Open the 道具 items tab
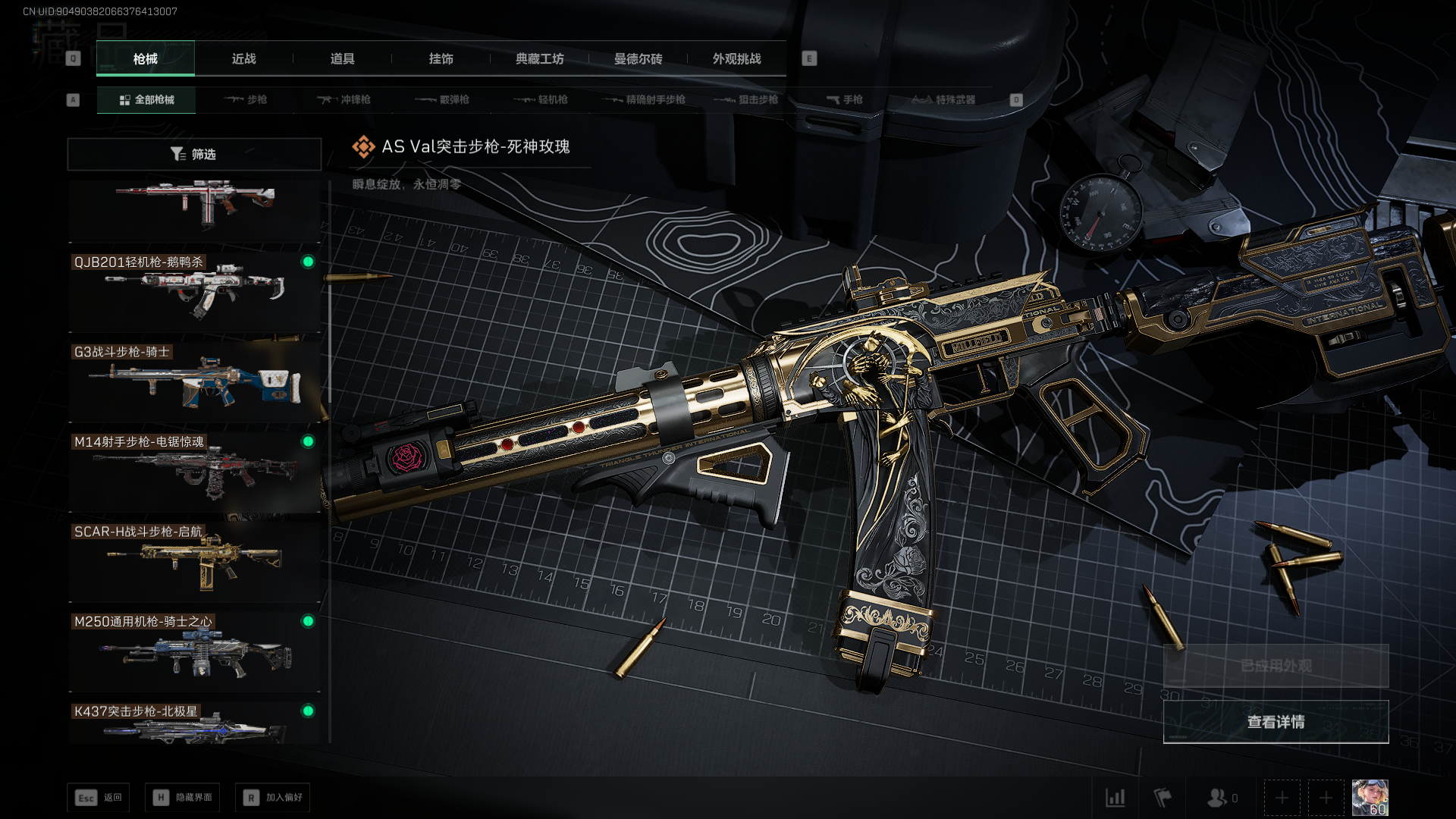Screen dimensions: 1456x819 [x=342, y=59]
